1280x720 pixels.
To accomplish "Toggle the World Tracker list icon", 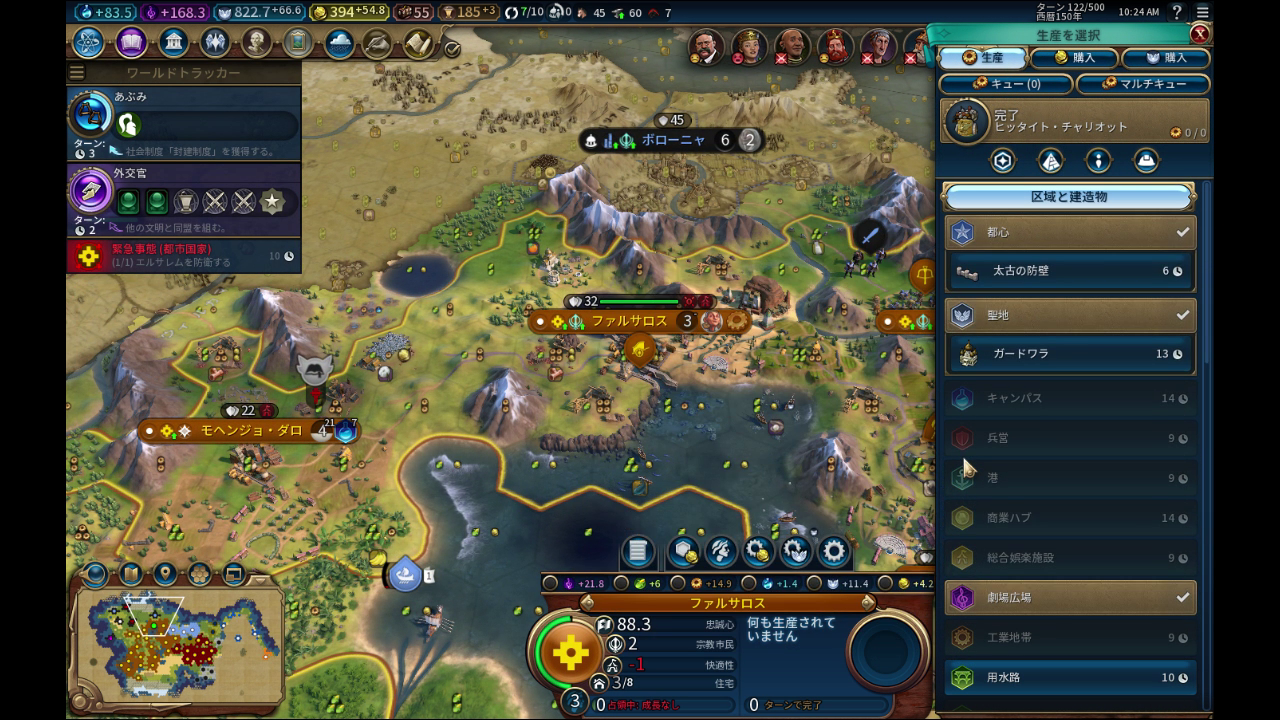I will click(77, 73).
